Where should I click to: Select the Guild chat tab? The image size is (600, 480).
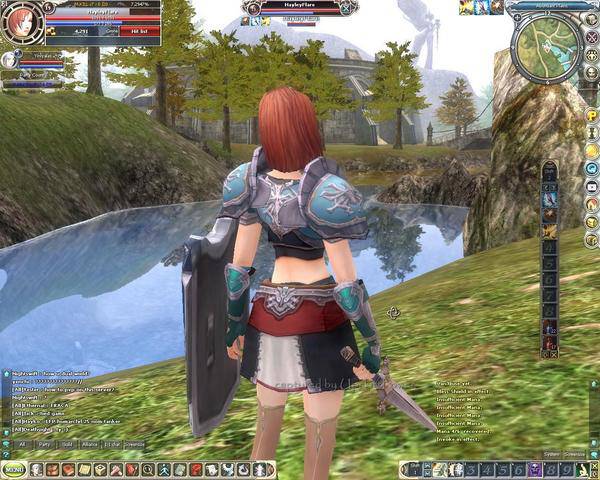(68, 443)
